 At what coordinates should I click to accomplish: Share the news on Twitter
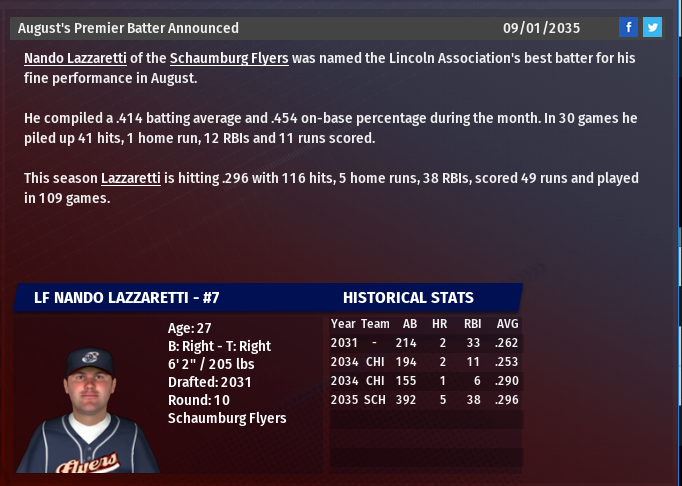[652, 27]
